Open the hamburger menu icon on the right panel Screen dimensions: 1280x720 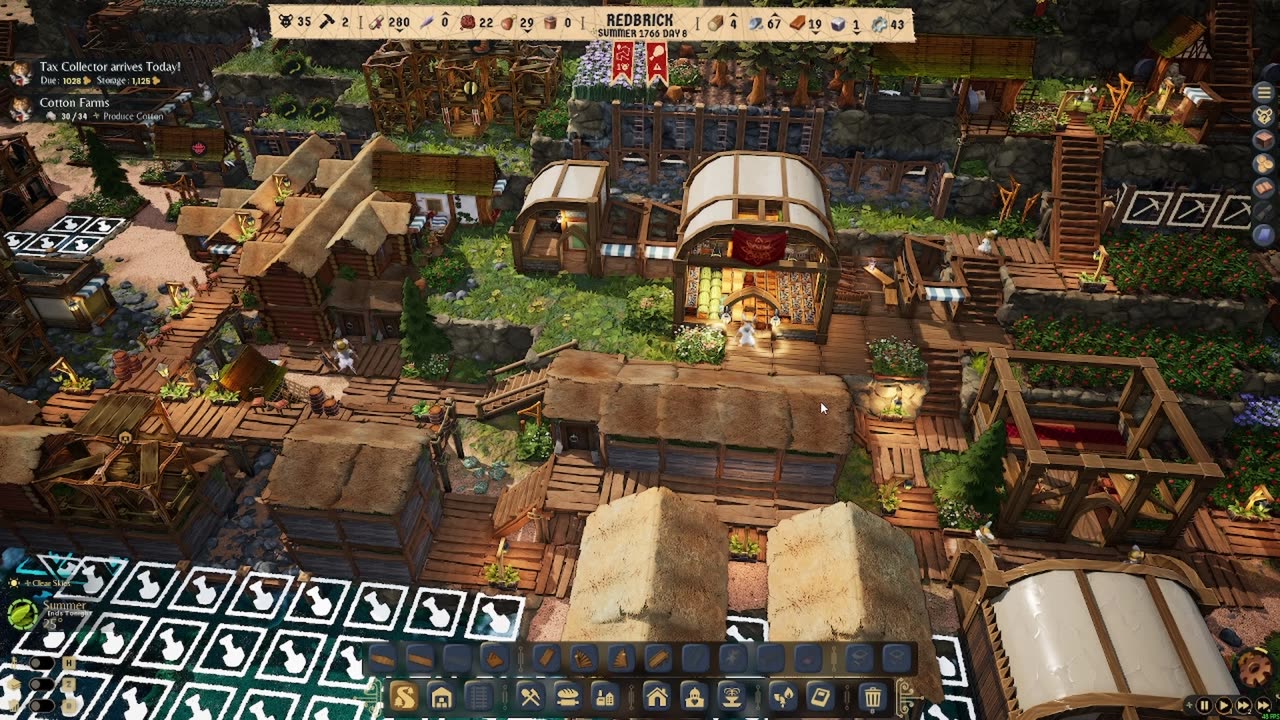pyautogui.click(x=1264, y=92)
